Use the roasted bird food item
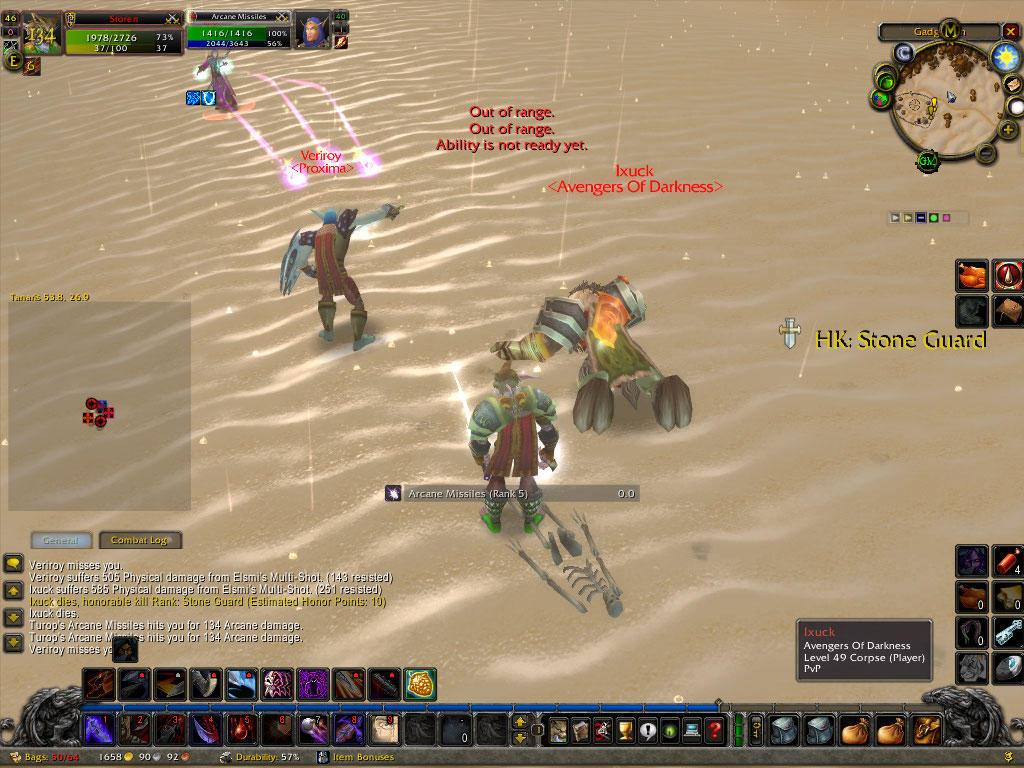The image size is (1024, 768). 972,275
